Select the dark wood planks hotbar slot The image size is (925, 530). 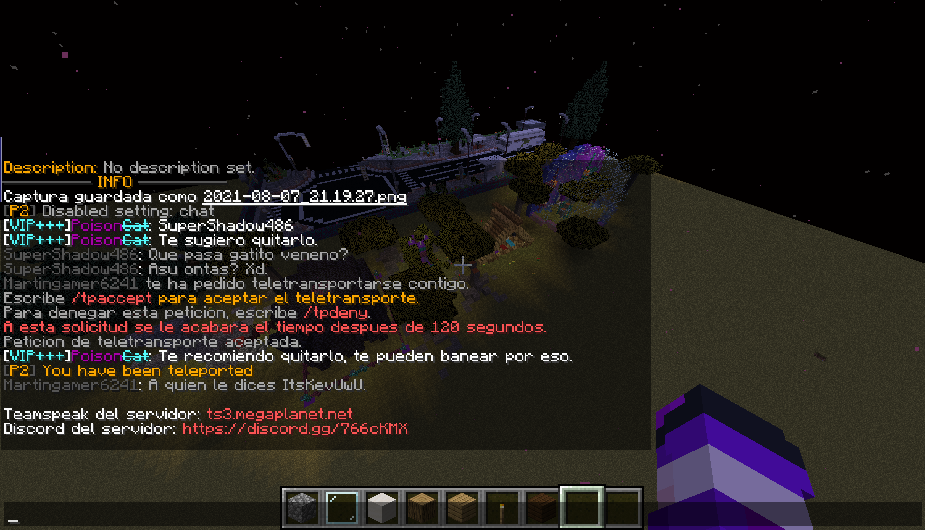tap(542, 505)
